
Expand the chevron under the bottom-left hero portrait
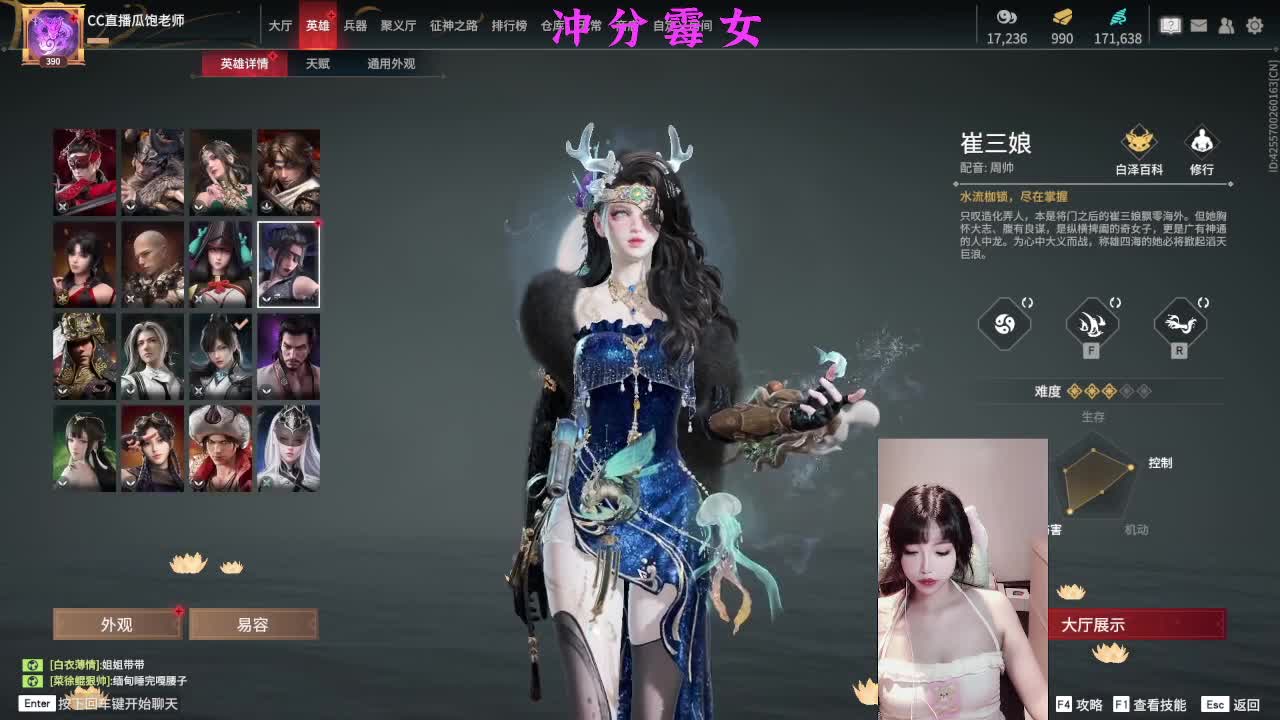pos(62,484)
